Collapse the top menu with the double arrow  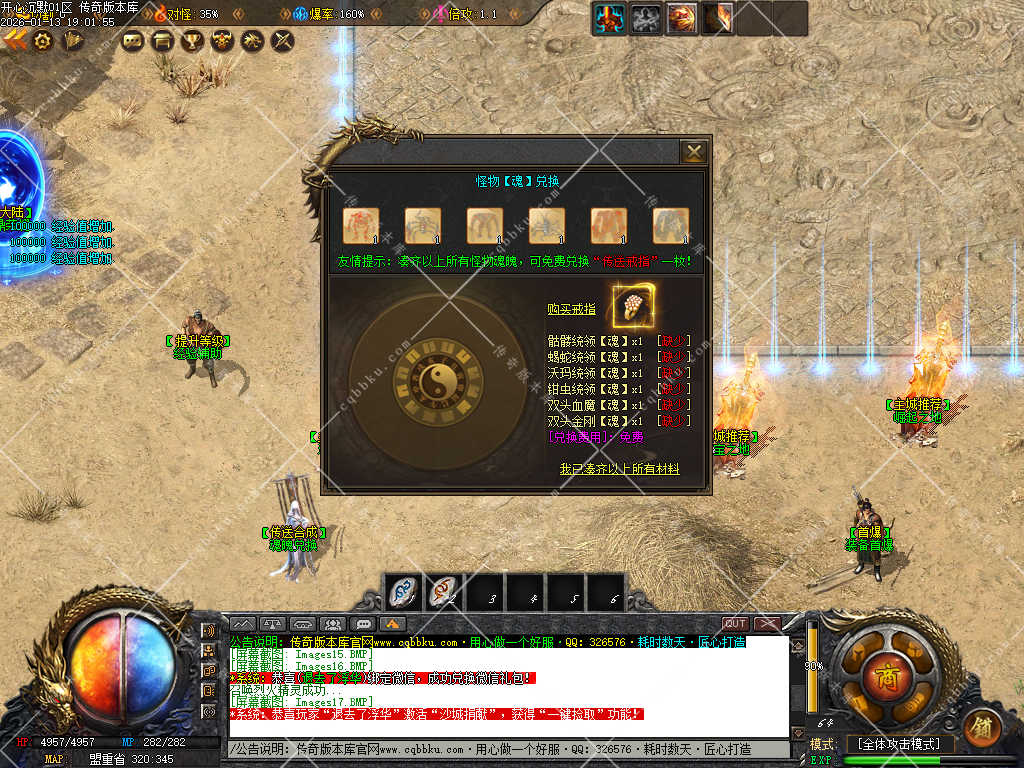14,40
